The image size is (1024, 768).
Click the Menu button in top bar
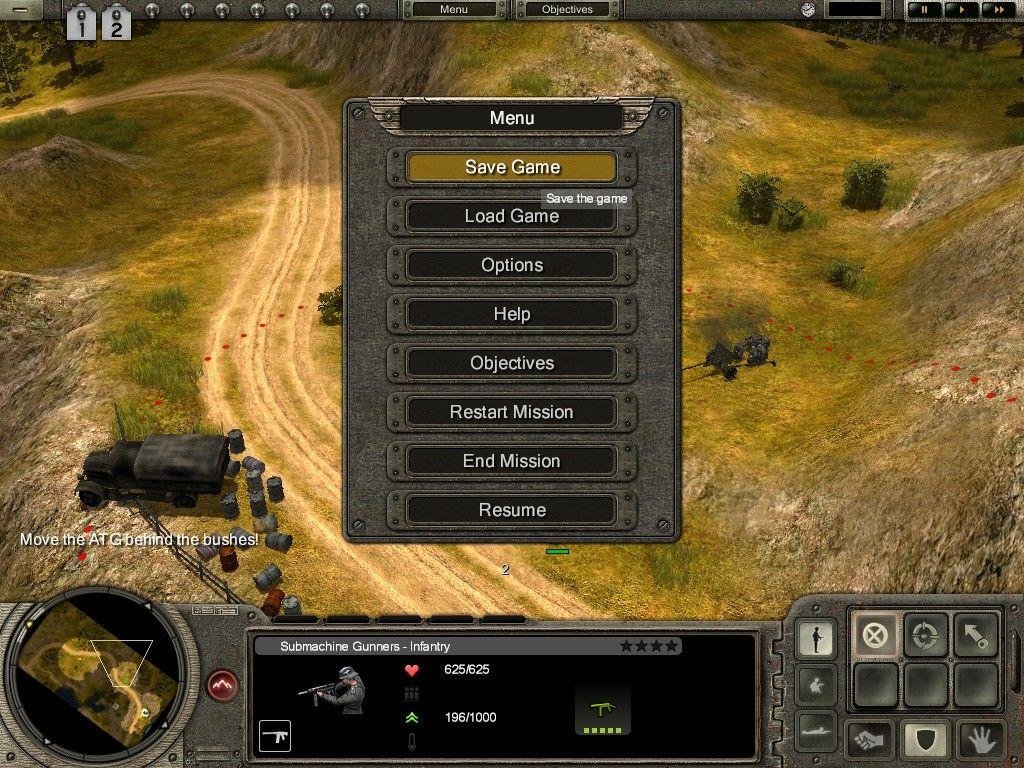click(x=453, y=10)
